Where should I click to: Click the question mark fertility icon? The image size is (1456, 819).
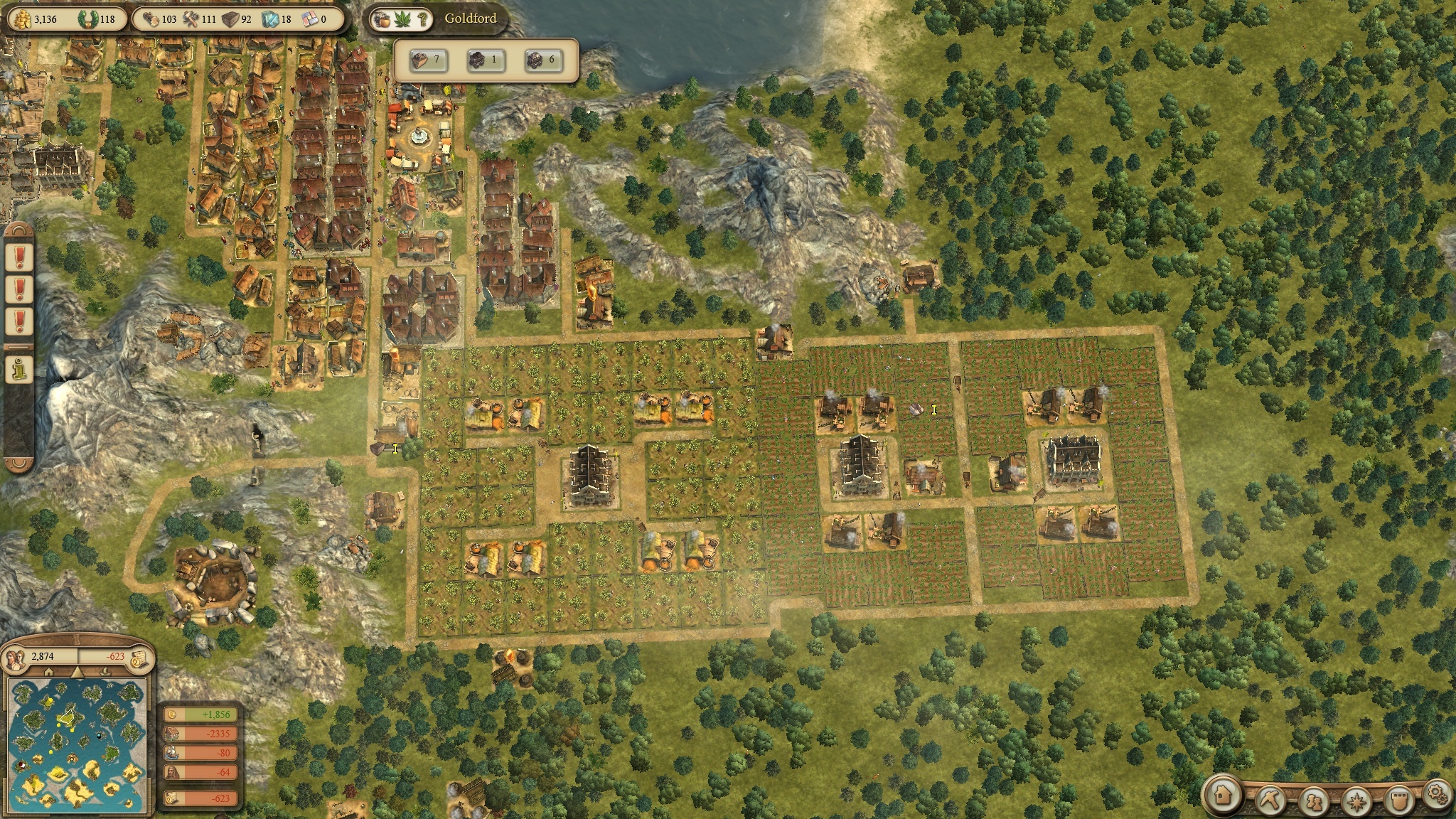pyautogui.click(x=422, y=19)
